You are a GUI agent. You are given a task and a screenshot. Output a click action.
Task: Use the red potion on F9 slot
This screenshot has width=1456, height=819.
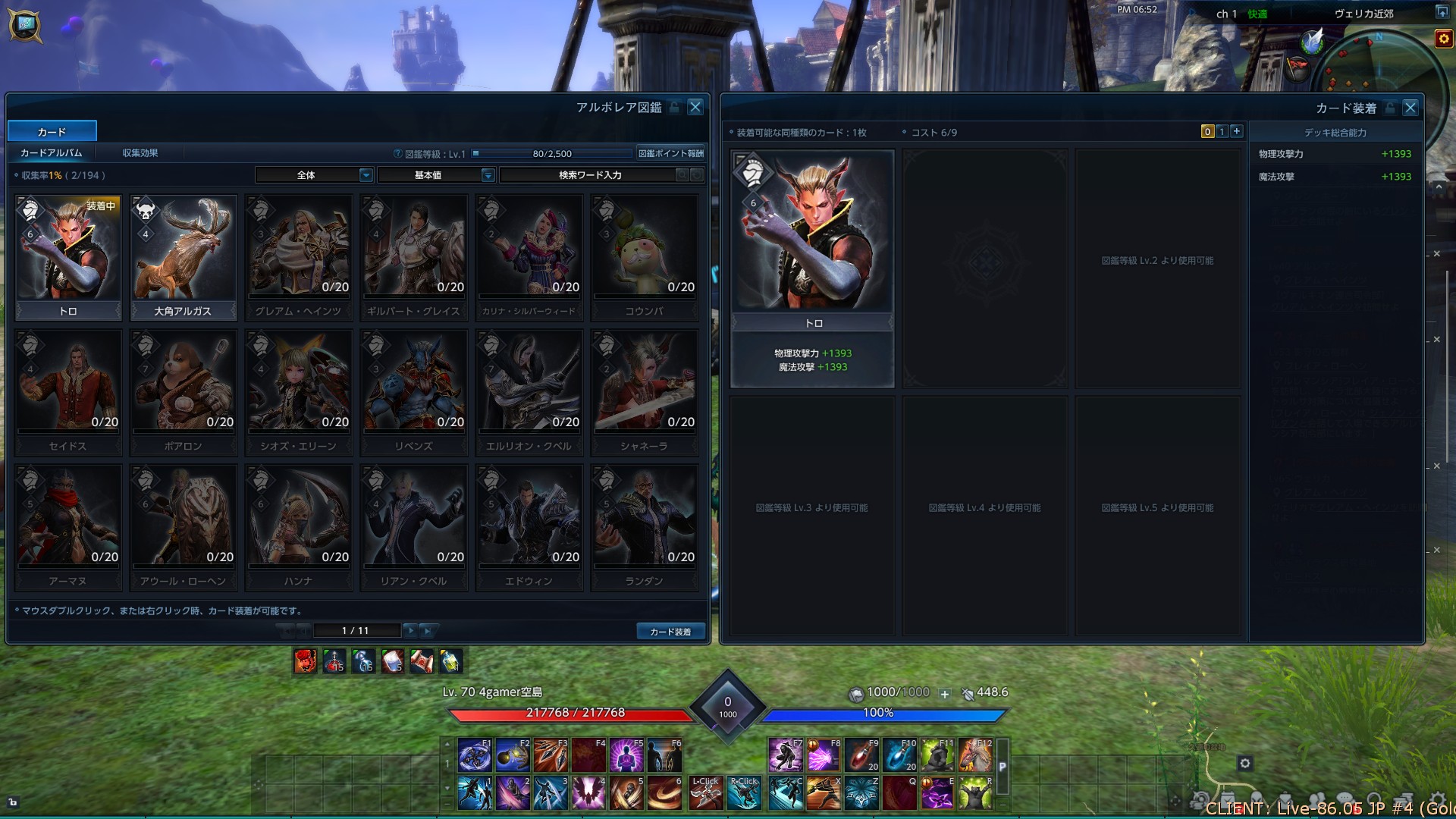[x=861, y=755]
